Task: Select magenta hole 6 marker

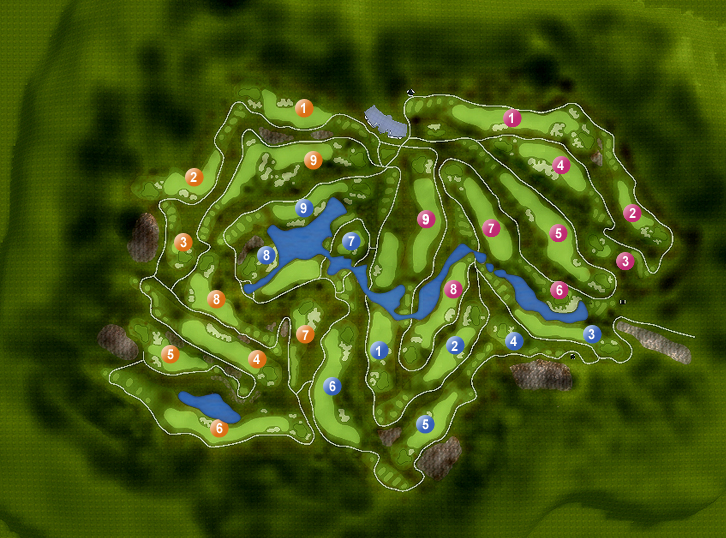Action: pyautogui.click(x=559, y=290)
